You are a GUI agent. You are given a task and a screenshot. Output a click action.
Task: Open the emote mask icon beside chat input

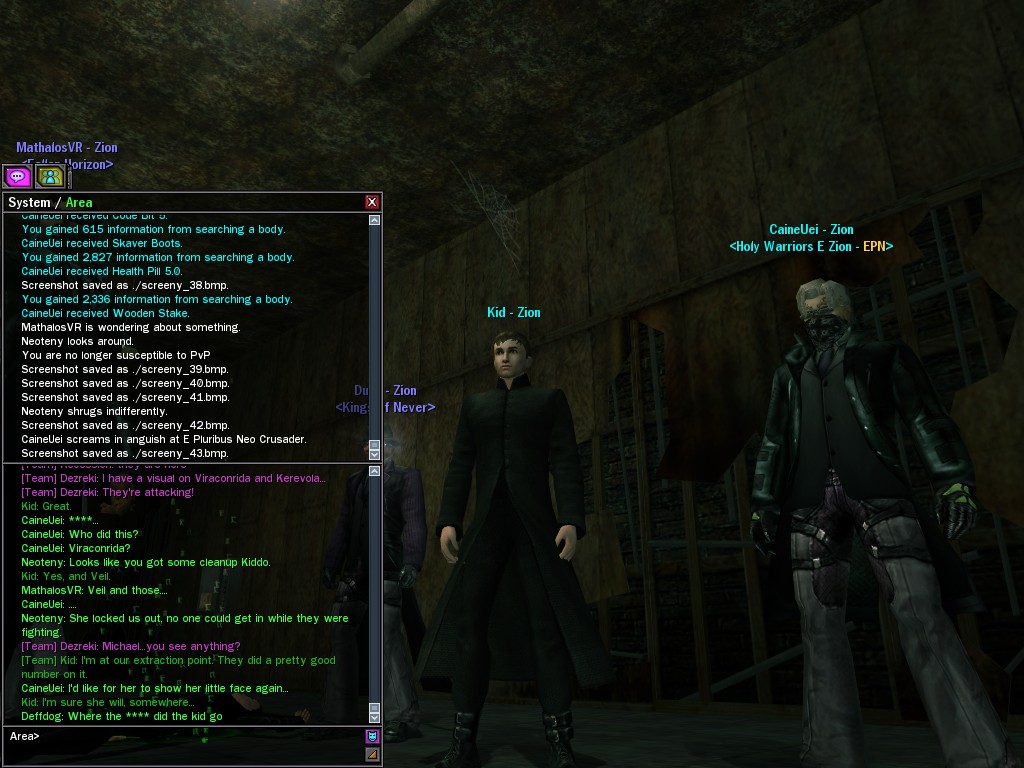click(x=372, y=736)
